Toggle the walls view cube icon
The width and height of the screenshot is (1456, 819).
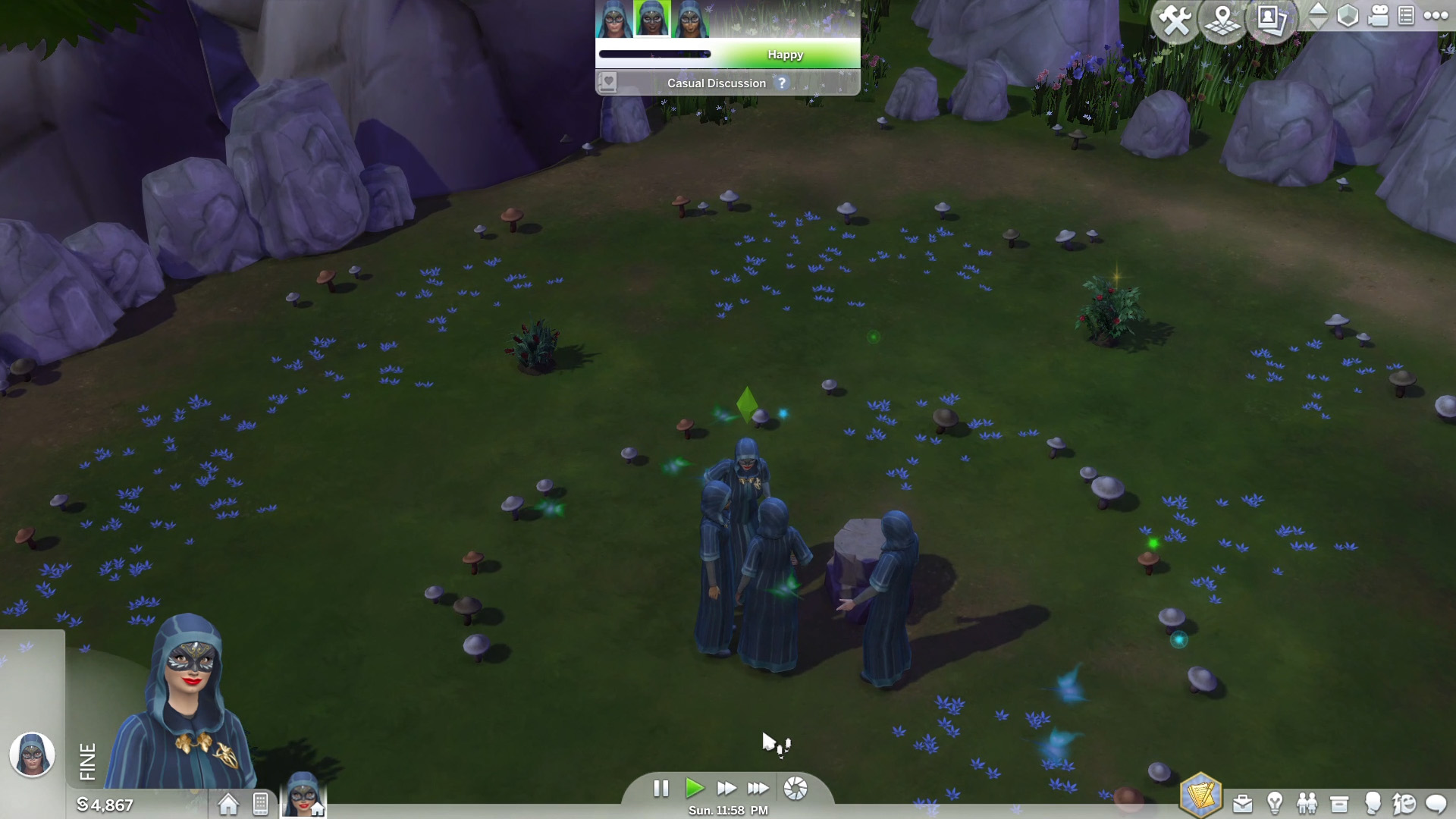tap(1348, 16)
